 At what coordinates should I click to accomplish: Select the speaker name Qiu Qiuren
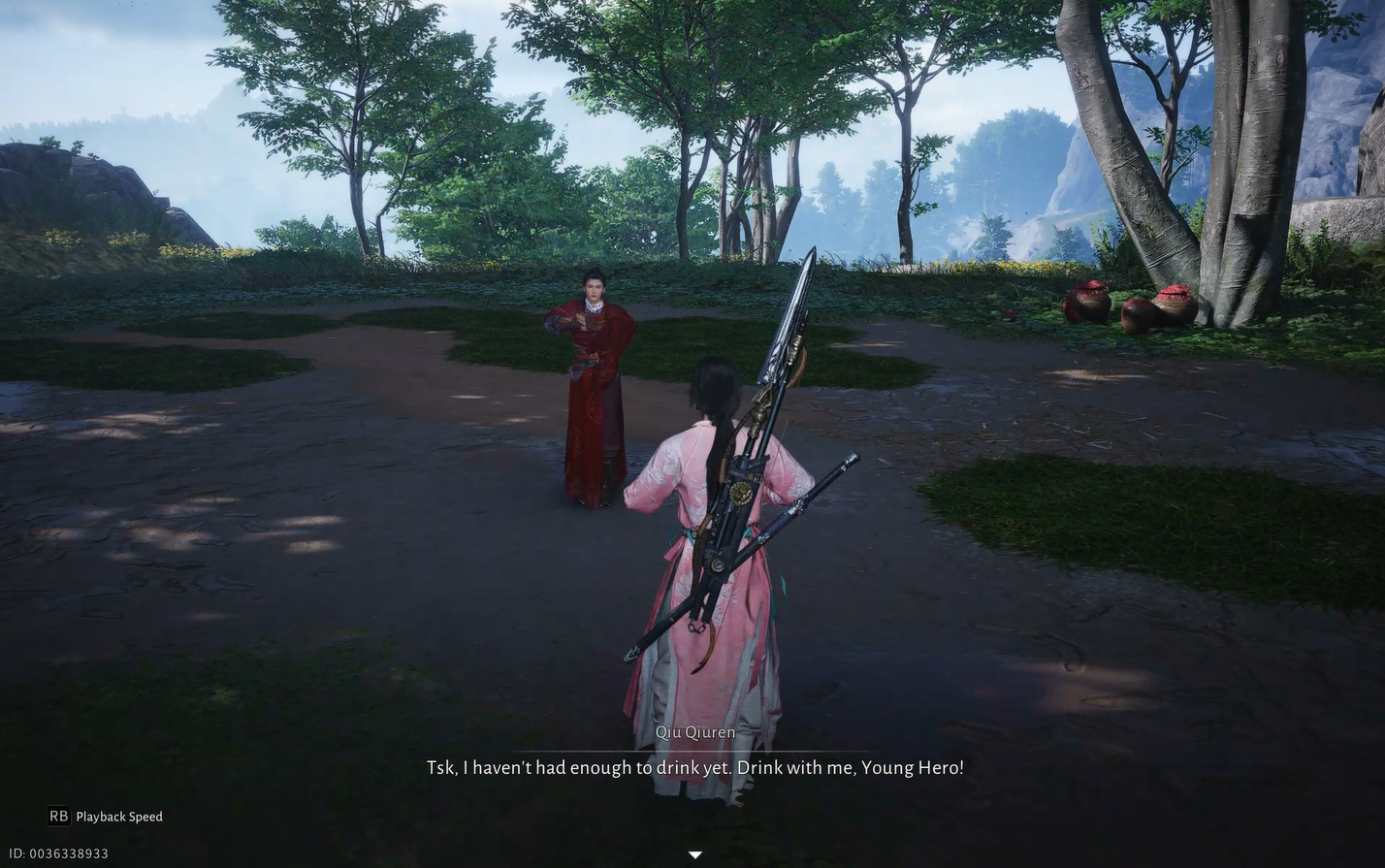point(695,732)
